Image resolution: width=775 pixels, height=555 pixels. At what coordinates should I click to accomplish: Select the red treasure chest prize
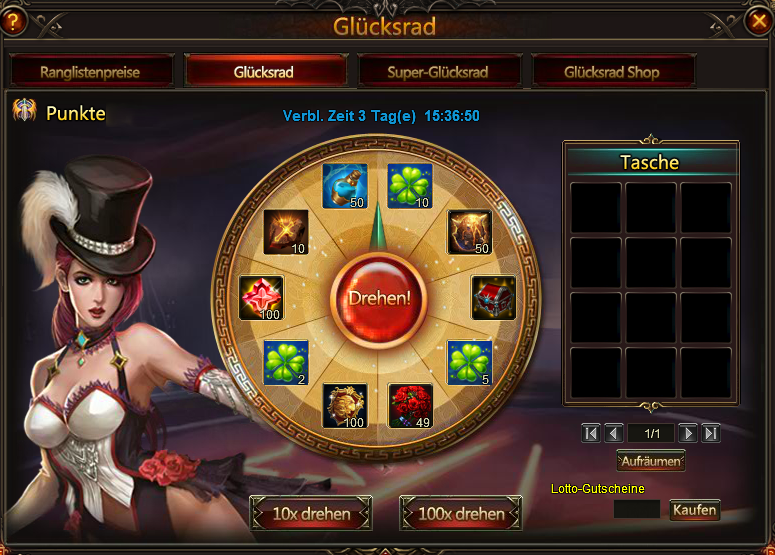coord(494,297)
